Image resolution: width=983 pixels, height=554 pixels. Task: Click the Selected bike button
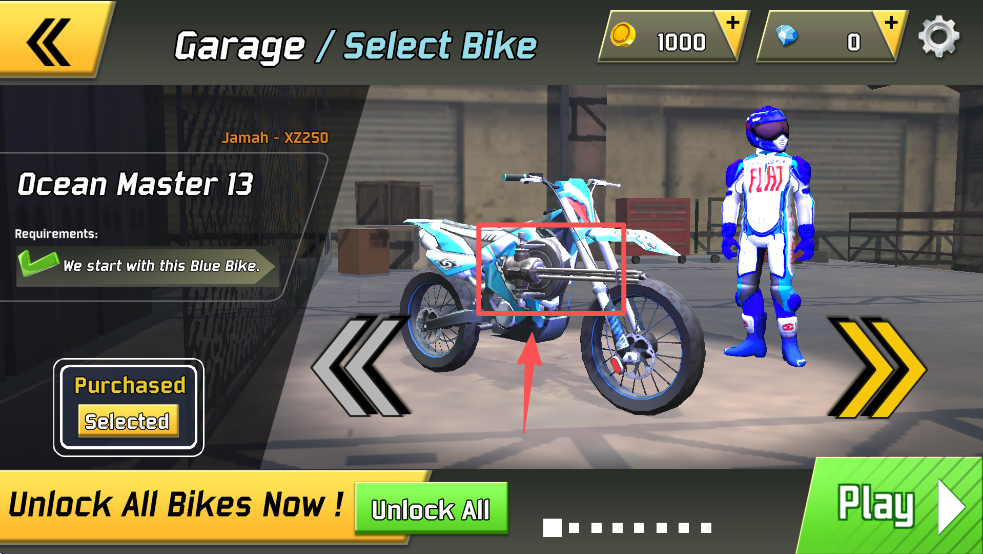[128, 421]
